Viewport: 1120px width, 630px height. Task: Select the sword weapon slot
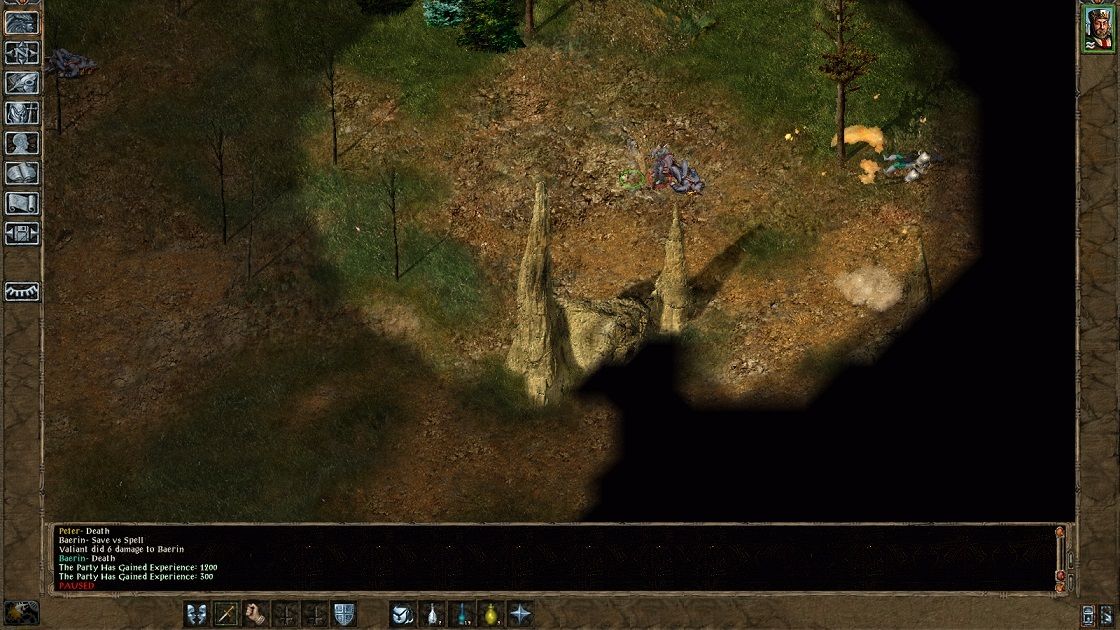click(227, 613)
